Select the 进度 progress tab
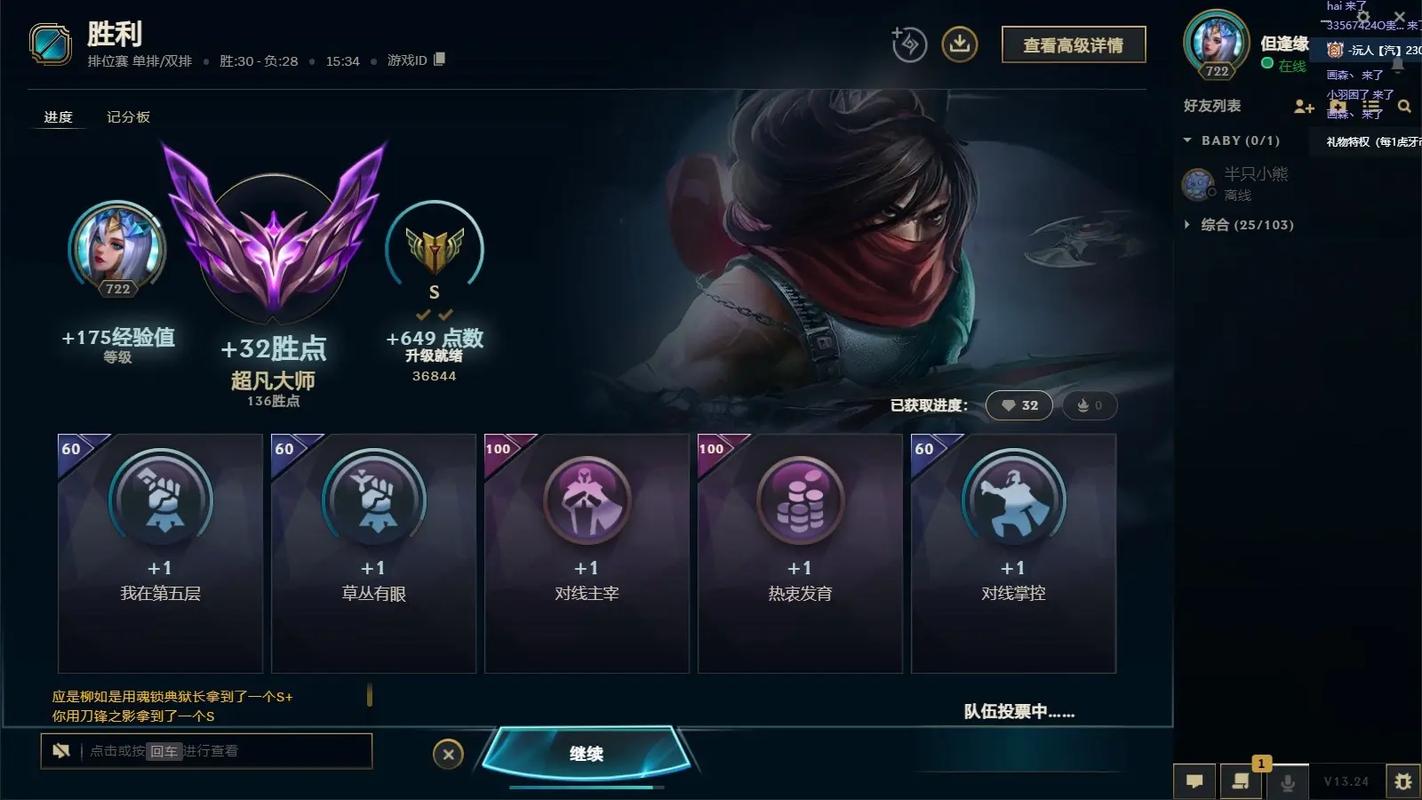The width and height of the screenshot is (1422, 800). click(58, 117)
